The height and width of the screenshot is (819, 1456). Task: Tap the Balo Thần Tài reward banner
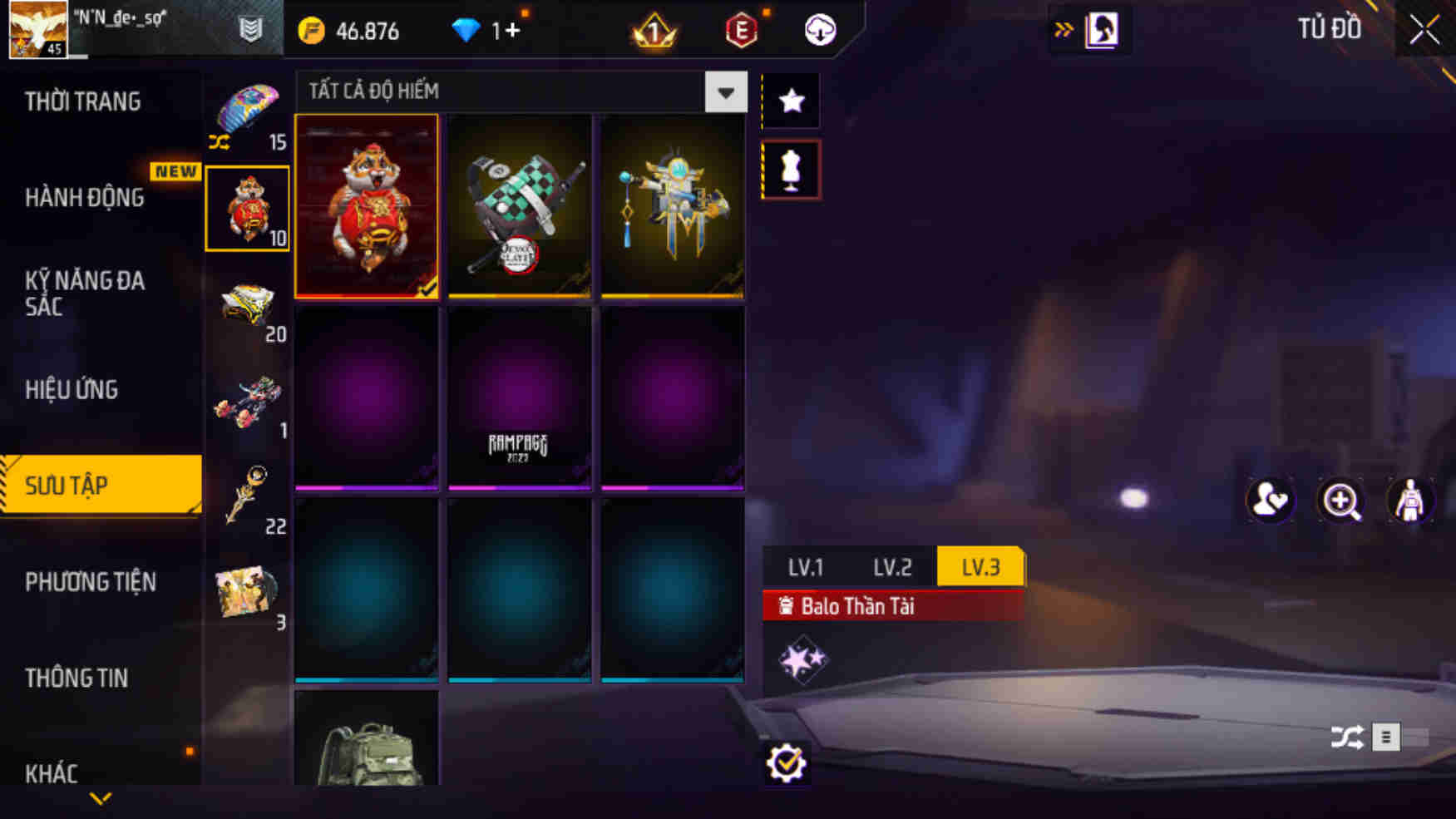856,606
